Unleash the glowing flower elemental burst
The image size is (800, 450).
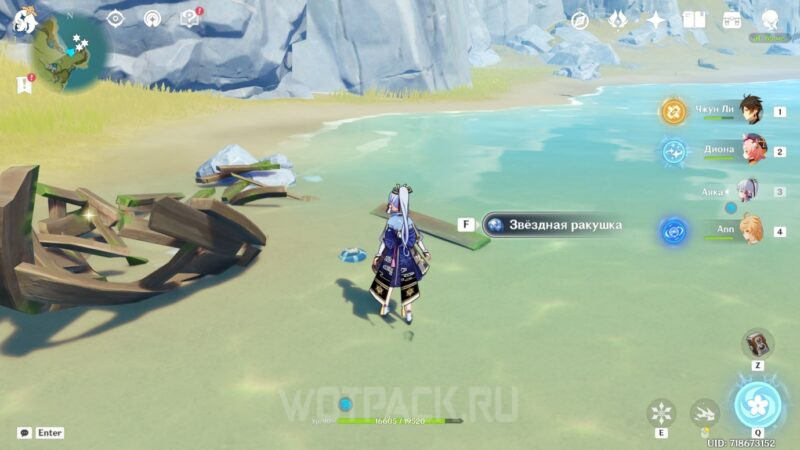(x=757, y=404)
